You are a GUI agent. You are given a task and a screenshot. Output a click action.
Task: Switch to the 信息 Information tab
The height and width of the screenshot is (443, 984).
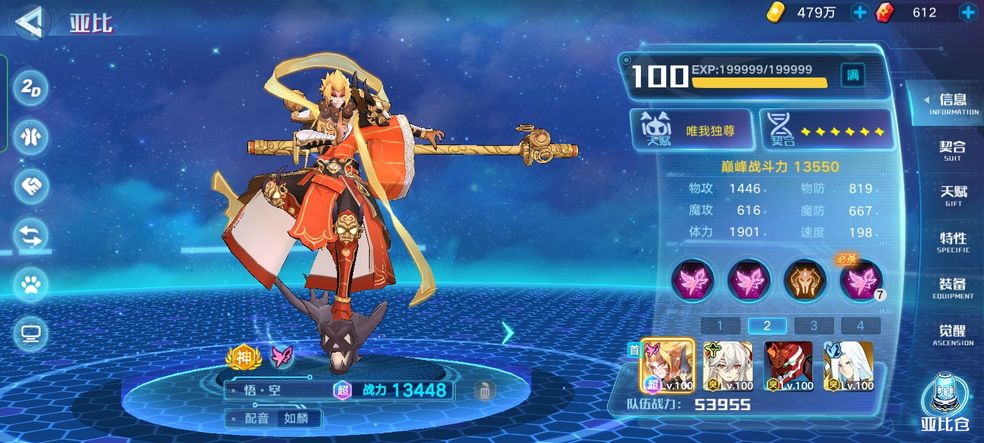(951, 103)
